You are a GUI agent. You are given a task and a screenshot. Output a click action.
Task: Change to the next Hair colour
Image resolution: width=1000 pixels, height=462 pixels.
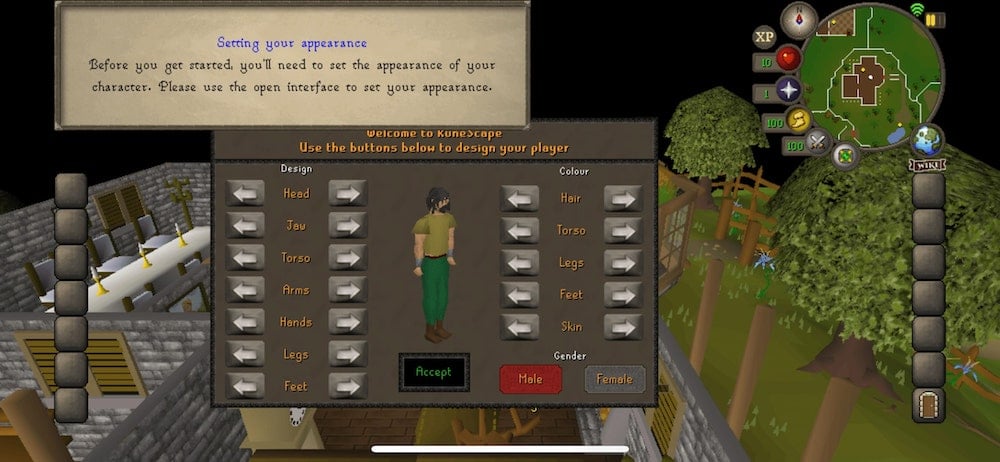coord(623,198)
